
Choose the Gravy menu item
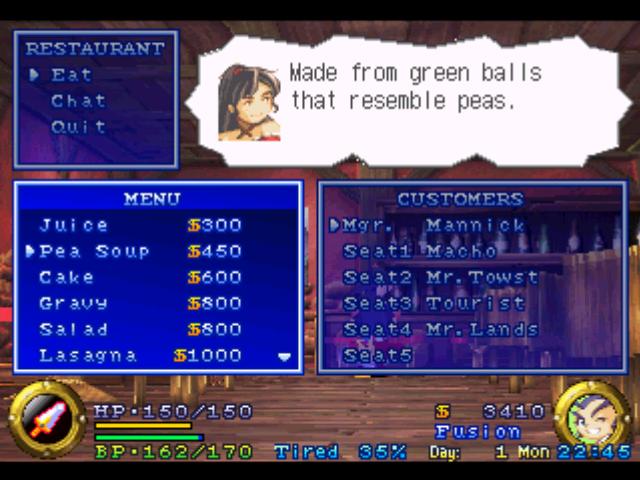point(140,303)
